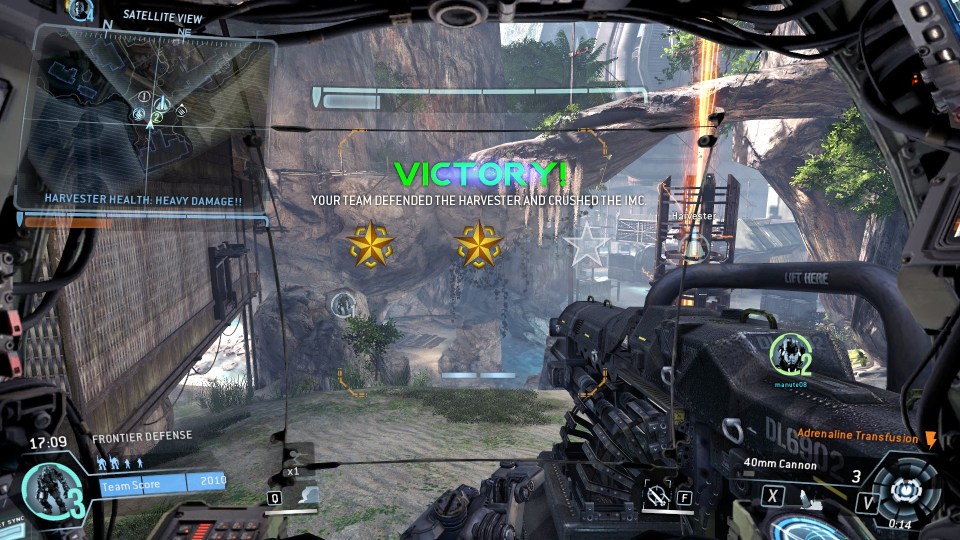The height and width of the screenshot is (540, 960).
Task: Activate the titan core ability dial
Action: [905, 490]
